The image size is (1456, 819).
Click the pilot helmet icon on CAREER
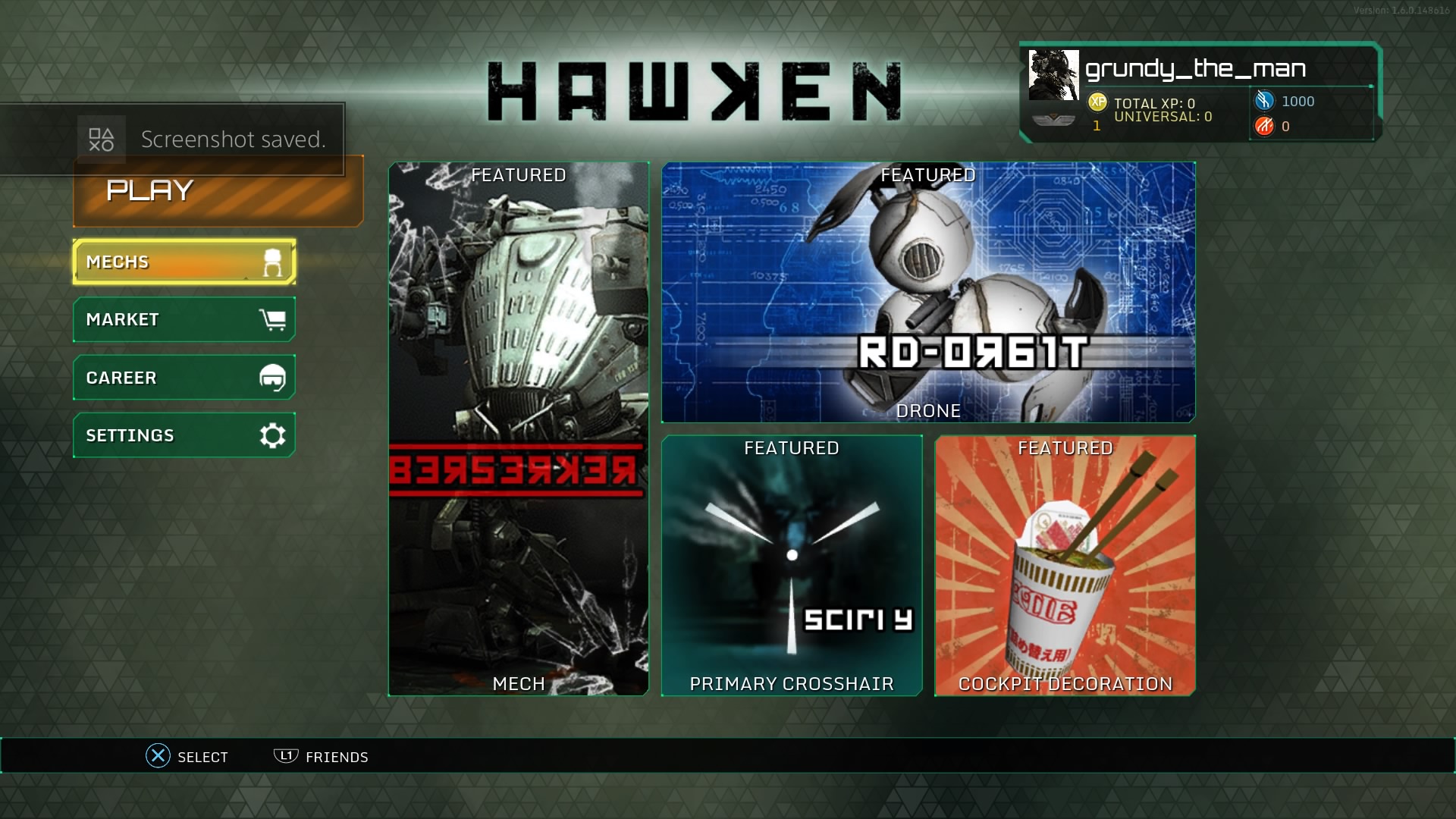pos(273,377)
